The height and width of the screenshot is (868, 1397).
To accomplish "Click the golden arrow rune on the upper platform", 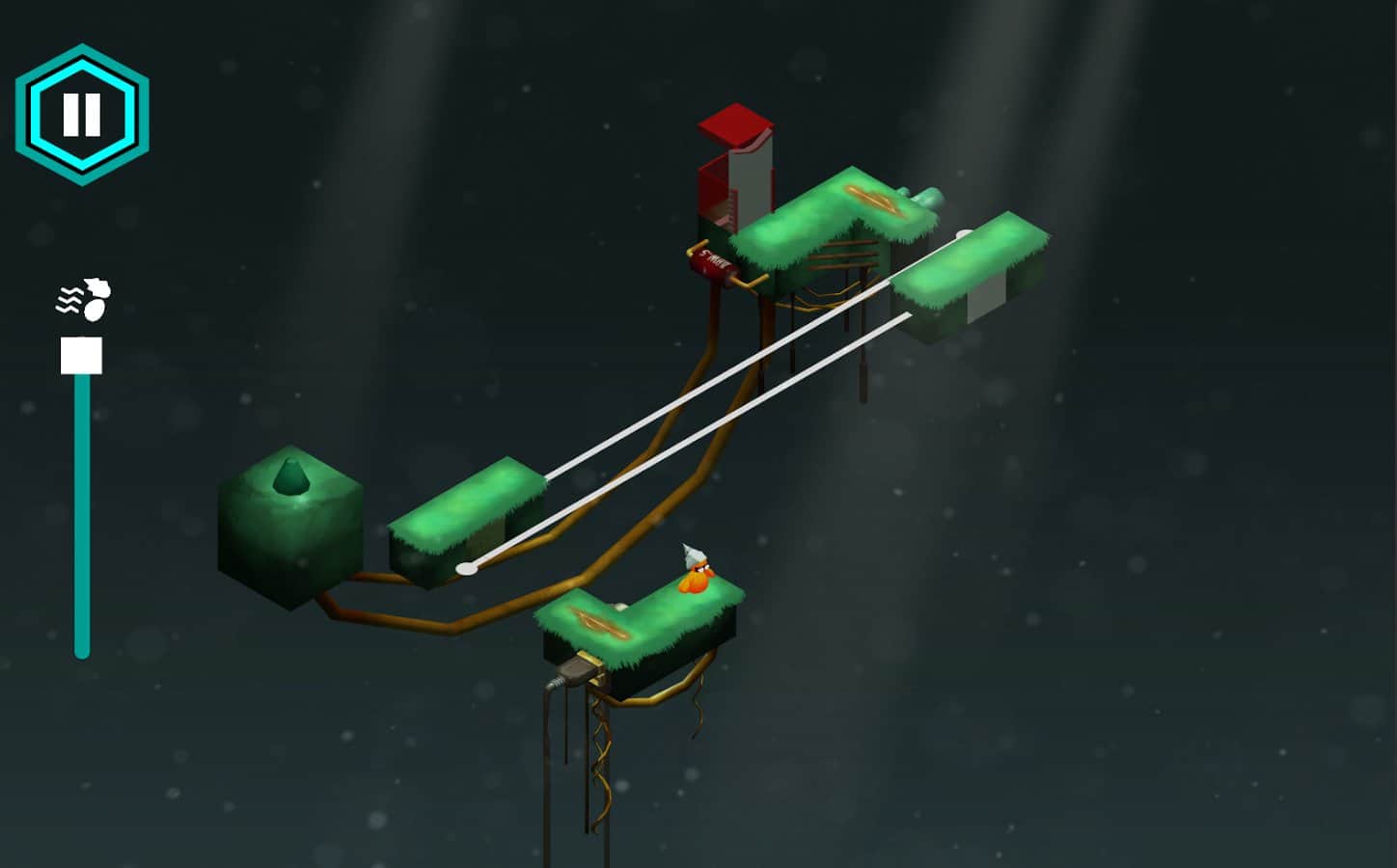I will [871, 200].
